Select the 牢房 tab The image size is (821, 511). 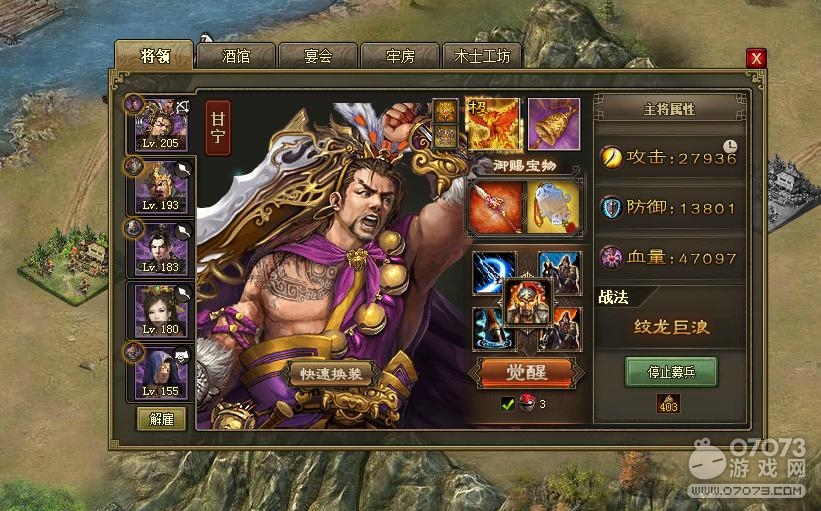click(400, 56)
